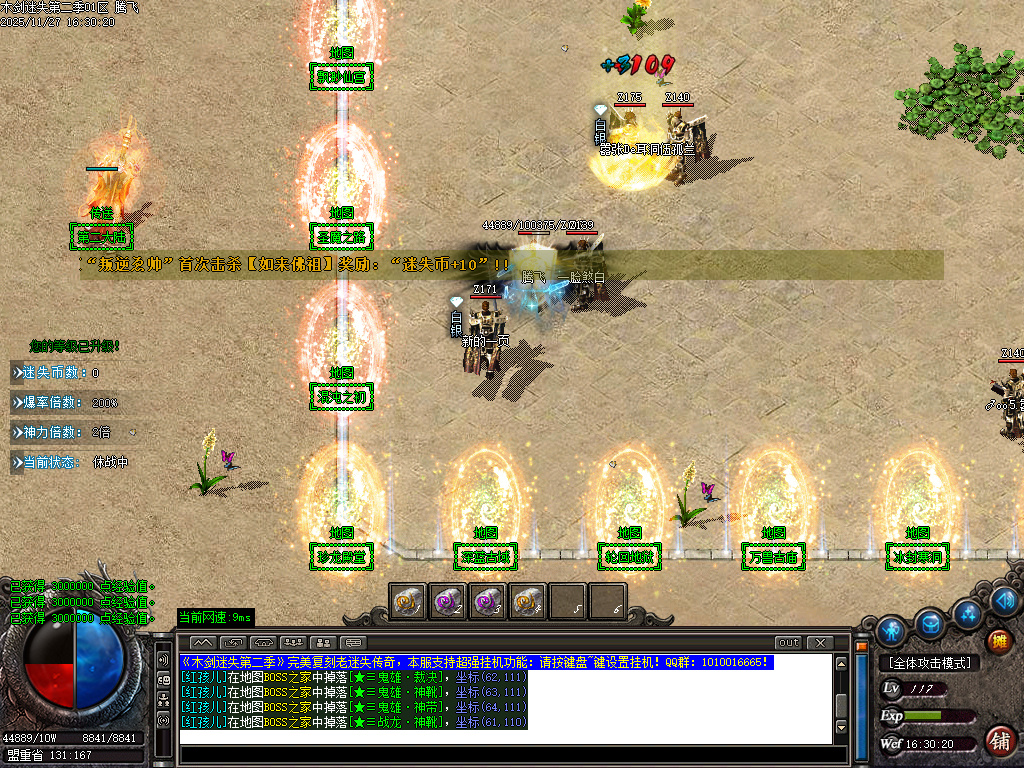Click the 爆率倍数 info row

pyautogui.click(x=68, y=403)
